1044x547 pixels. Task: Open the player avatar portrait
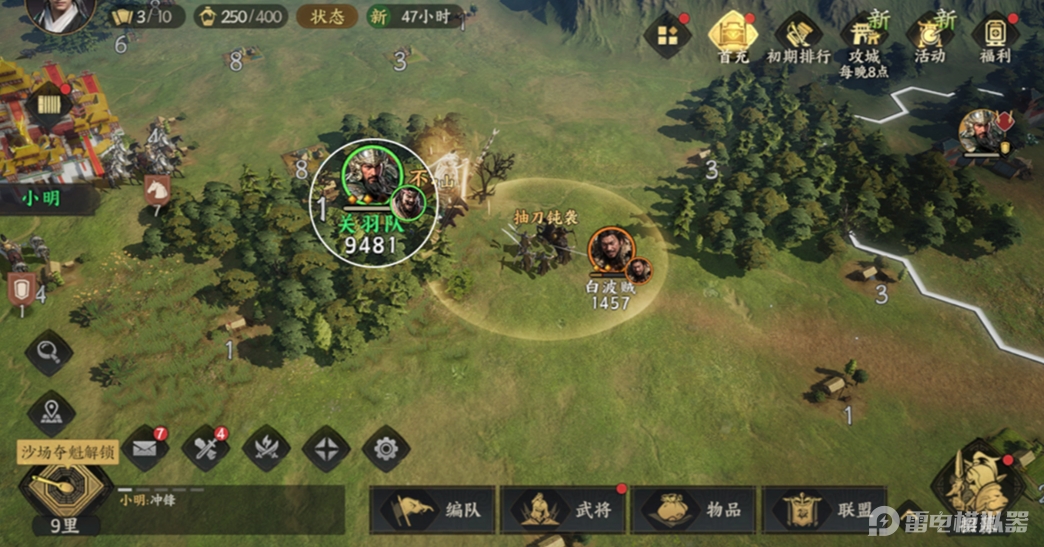[60, 12]
